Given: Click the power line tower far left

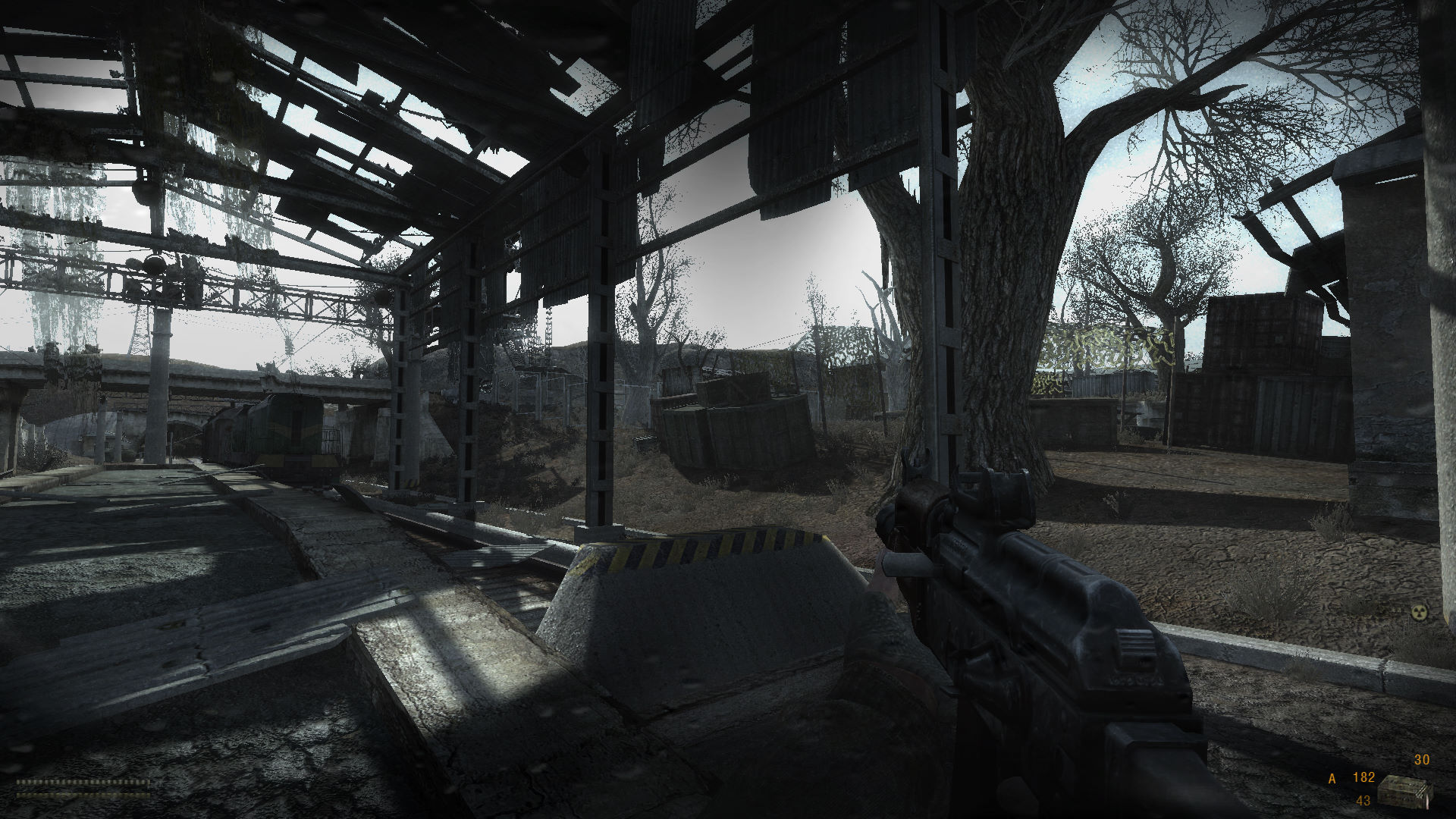Looking at the screenshot, I should click(x=140, y=326).
